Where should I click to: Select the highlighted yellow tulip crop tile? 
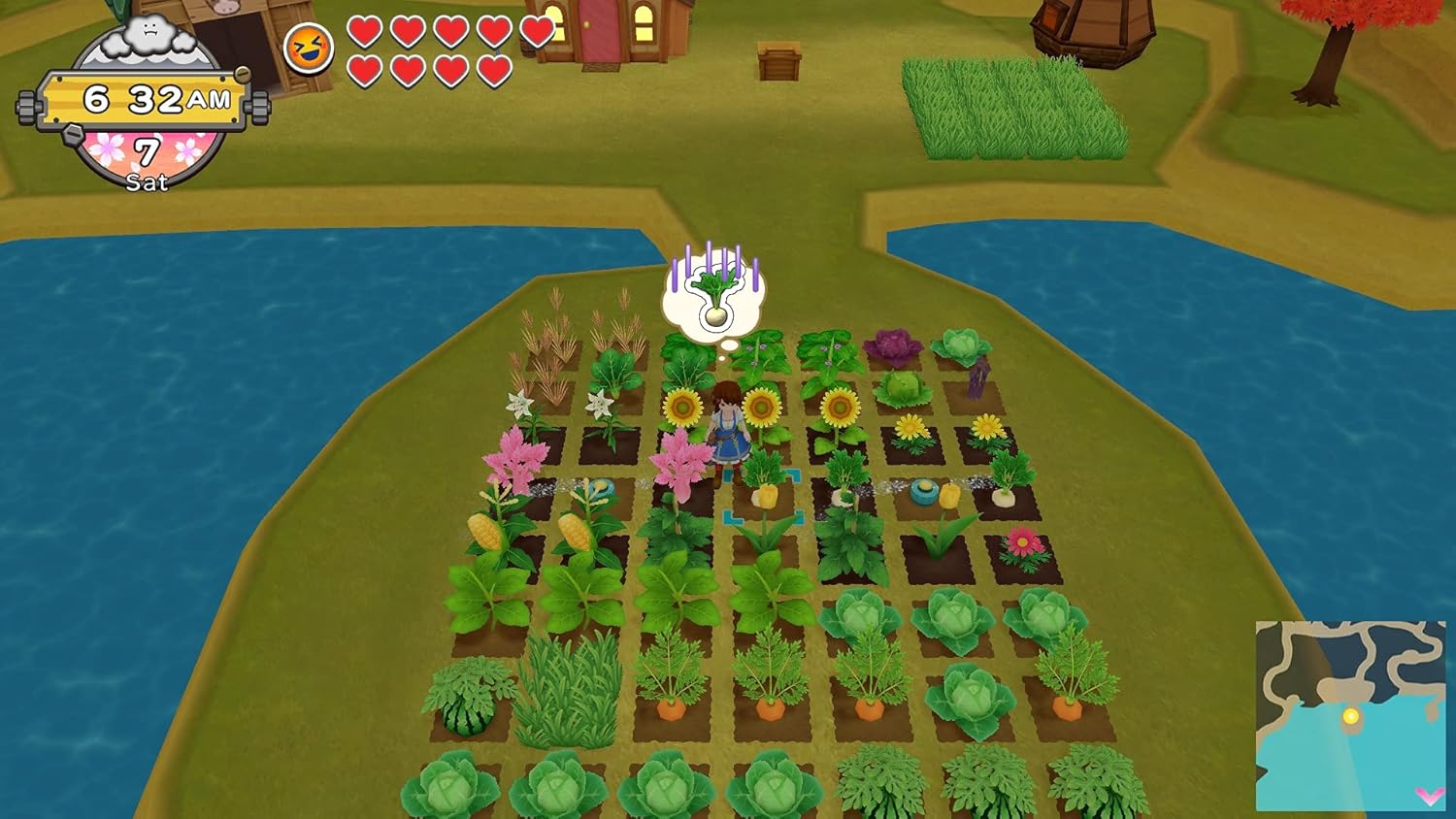click(765, 495)
